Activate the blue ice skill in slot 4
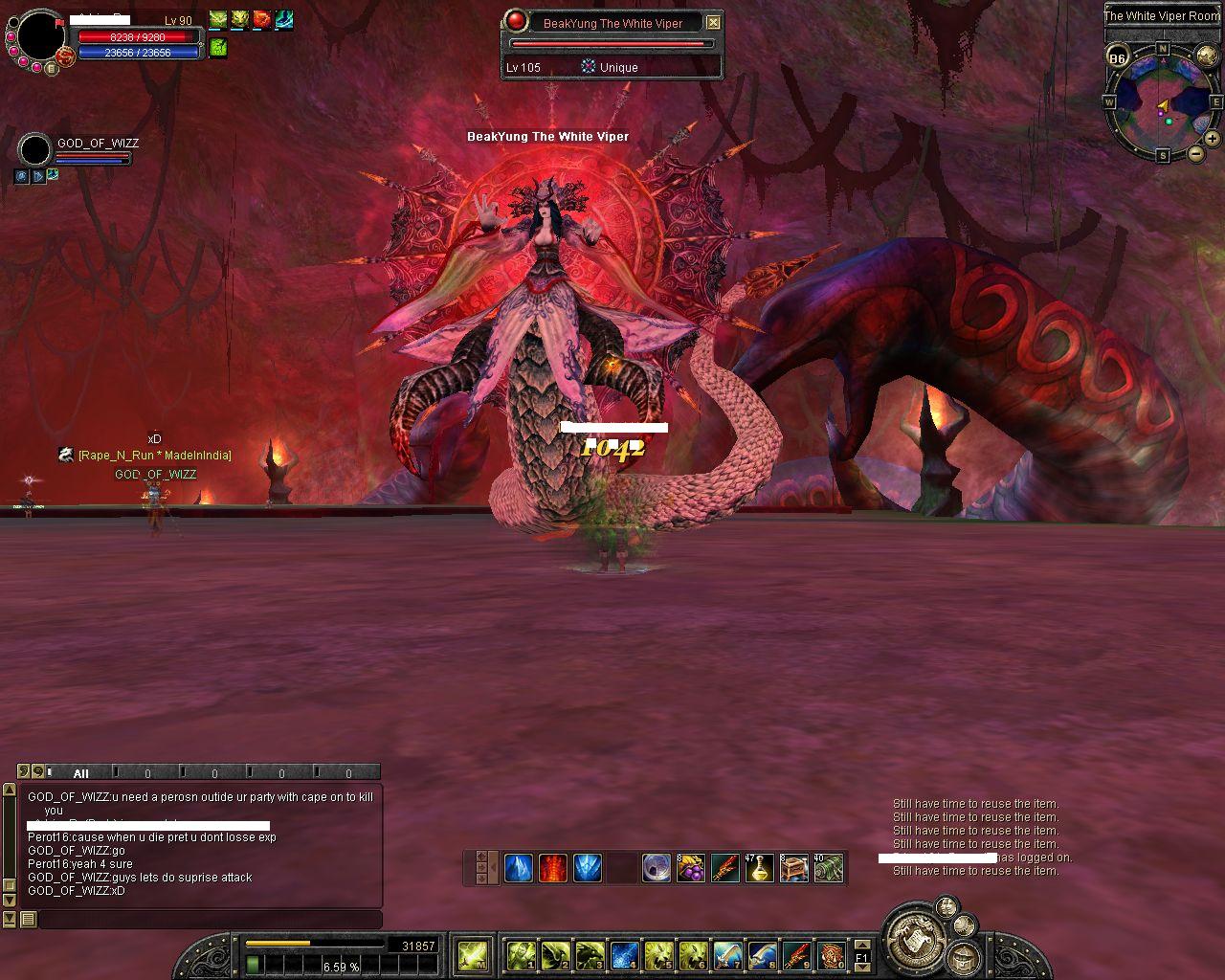 pos(624,954)
